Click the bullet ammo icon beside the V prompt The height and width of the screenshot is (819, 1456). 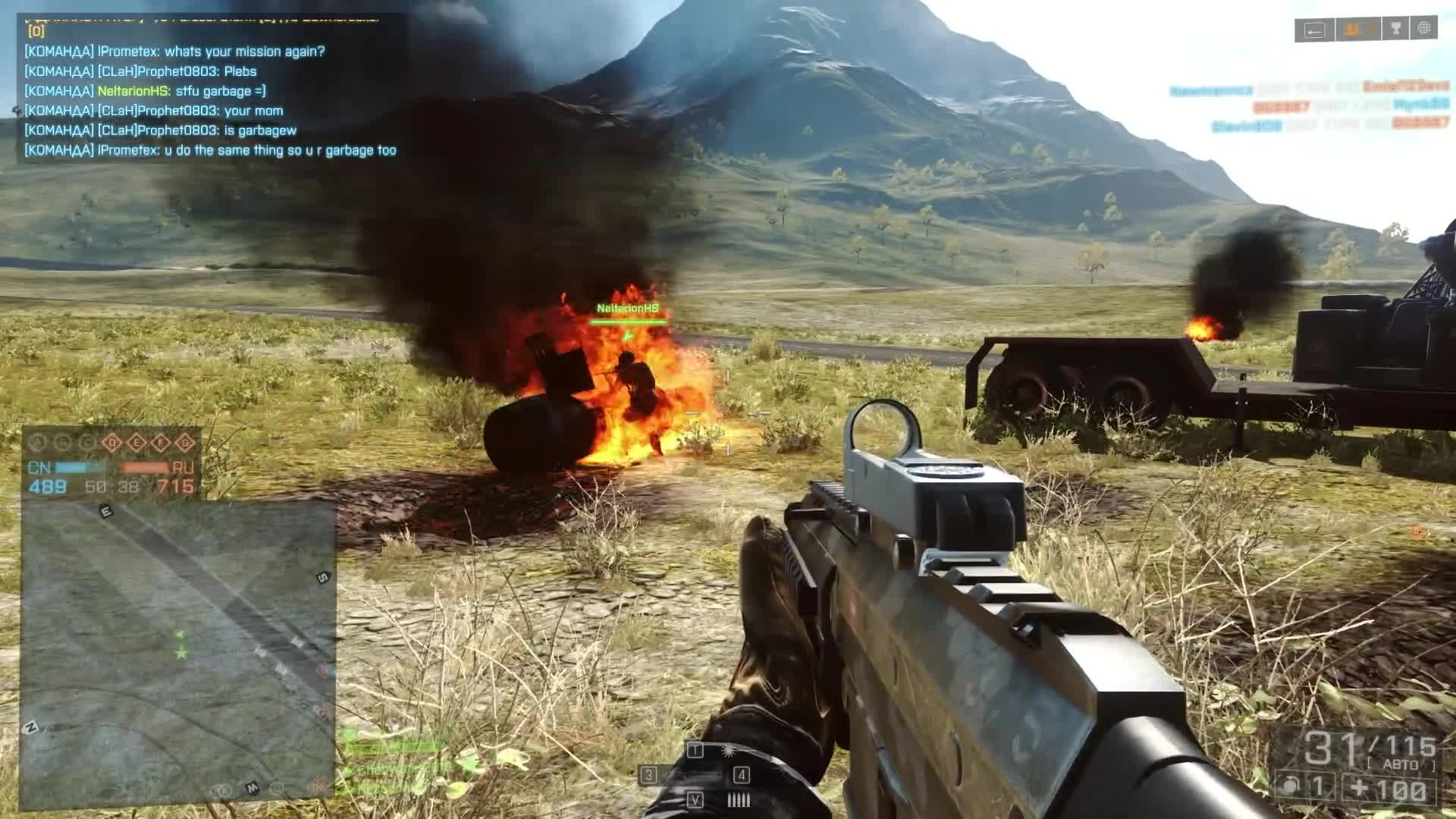[739, 799]
